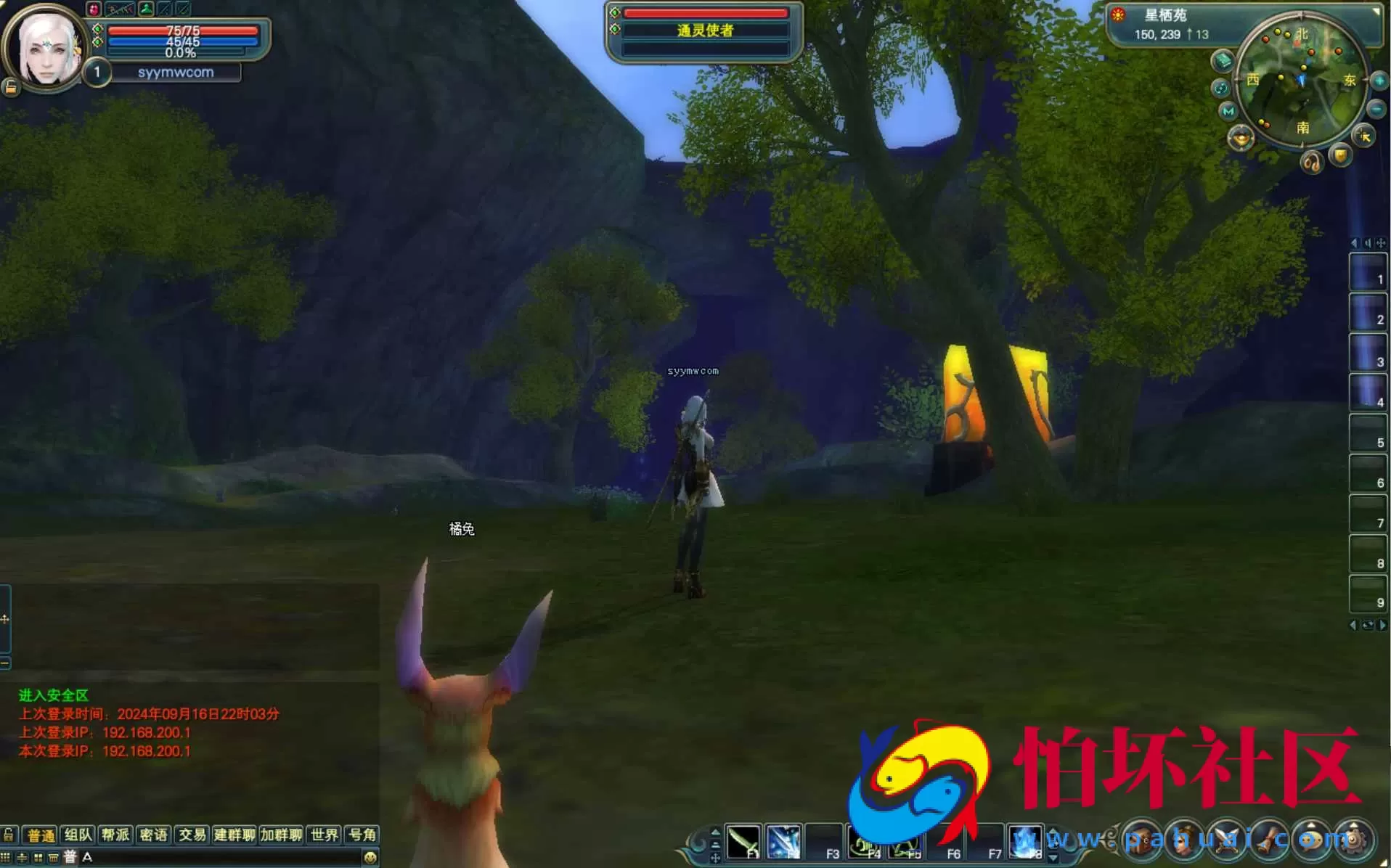The height and width of the screenshot is (868, 1391).
Task: Zoom out the minimap with minus button
Action: pos(1376,110)
